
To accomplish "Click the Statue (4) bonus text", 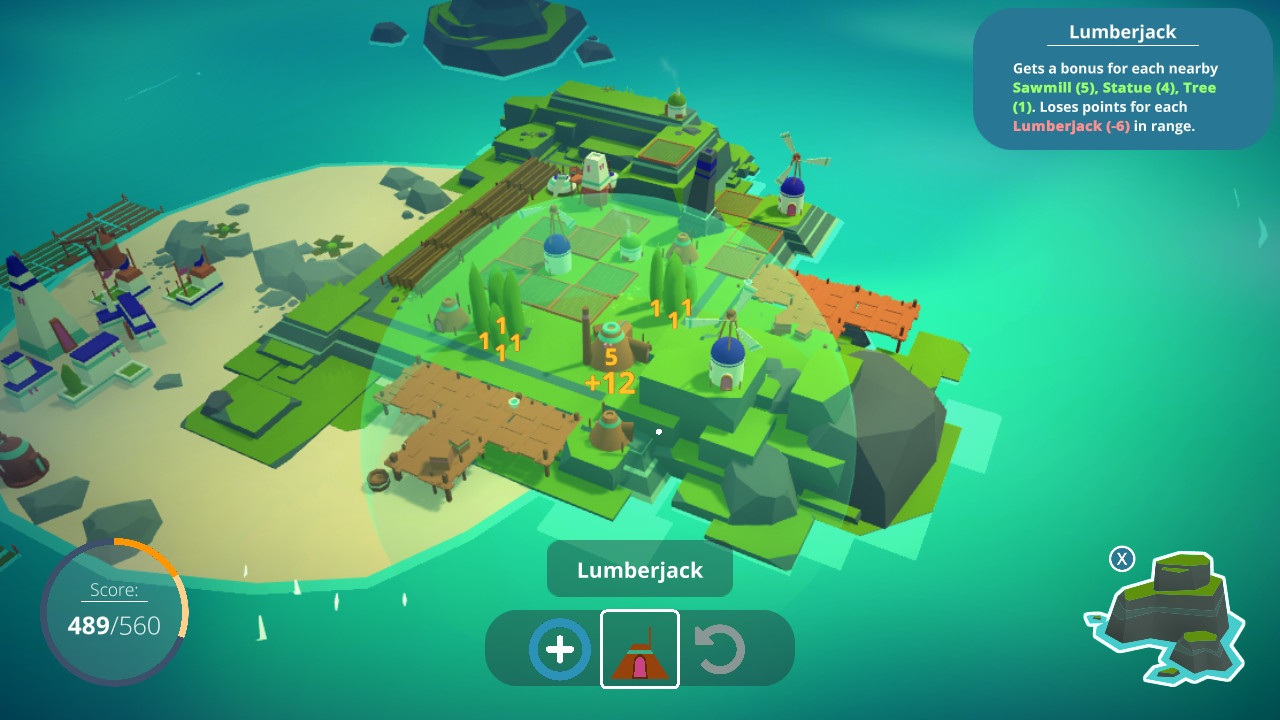I will (x=1140, y=87).
